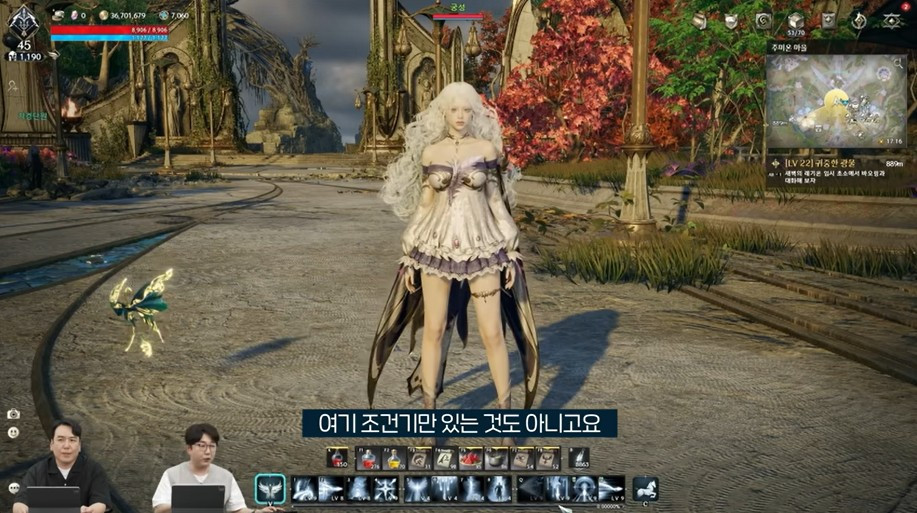This screenshot has height=513, width=917.
Task: Open the spiral swirl menu icon
Action: click(x=764, y=21)
